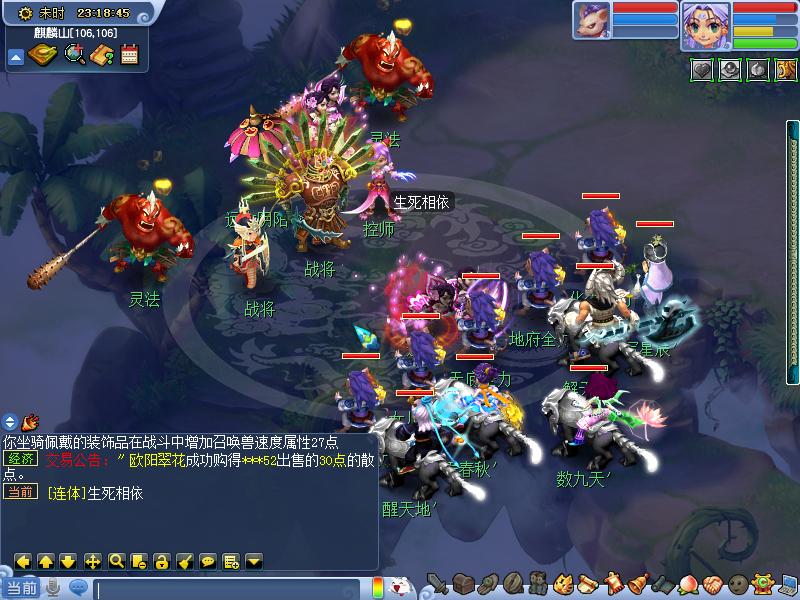Open the calendar events icon
This screenshot has width=800, height=600.
(x=129, y=54)
